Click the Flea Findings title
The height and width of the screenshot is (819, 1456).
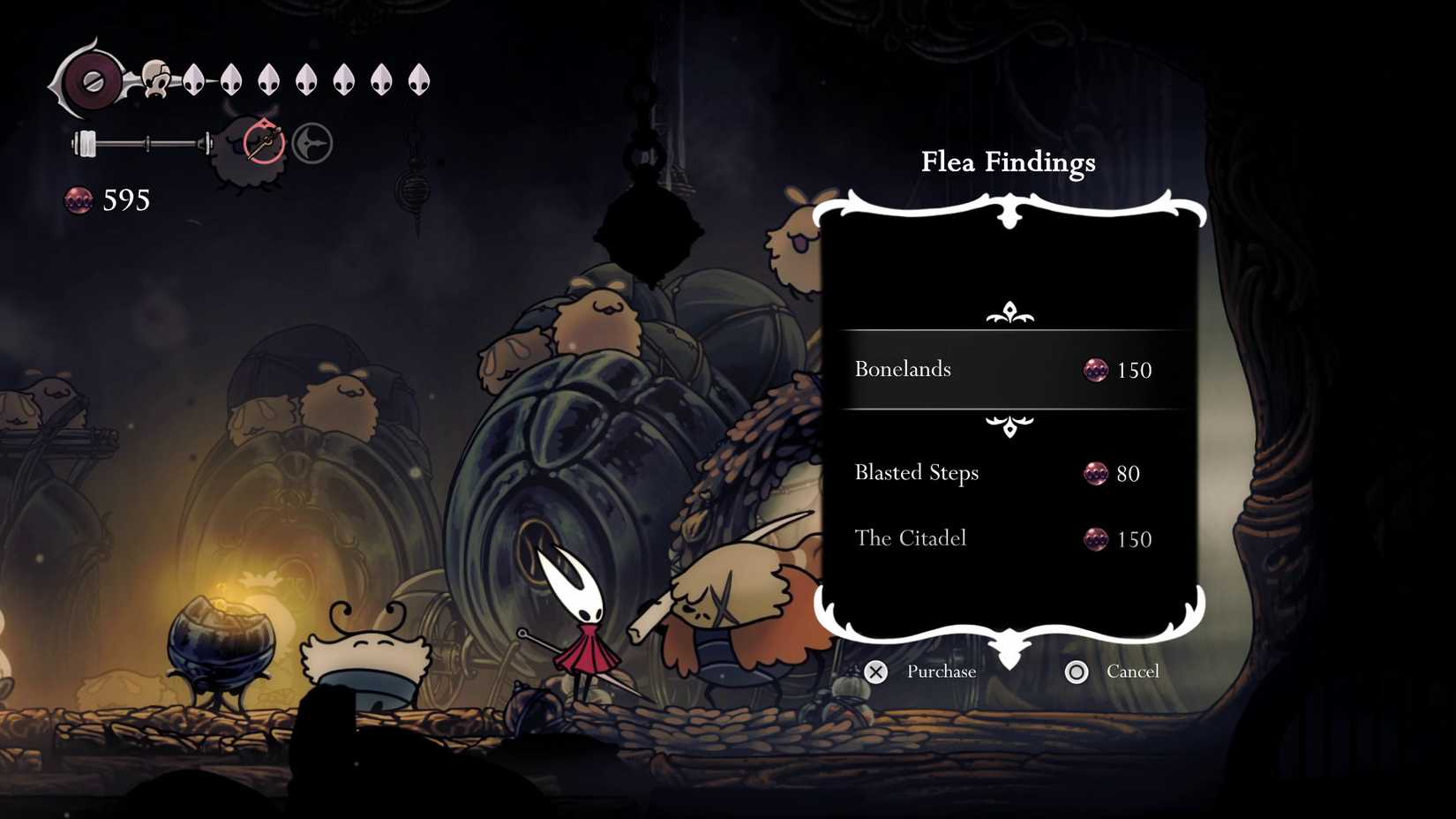1009,162
